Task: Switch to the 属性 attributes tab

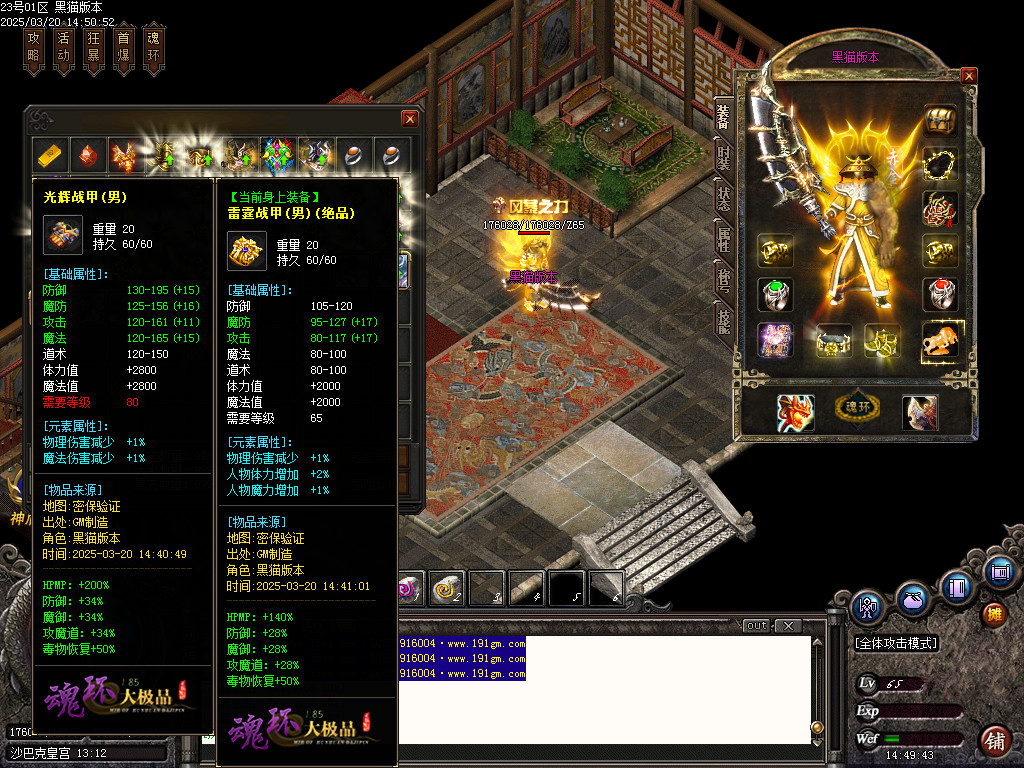Action: (x=723, y=237)
